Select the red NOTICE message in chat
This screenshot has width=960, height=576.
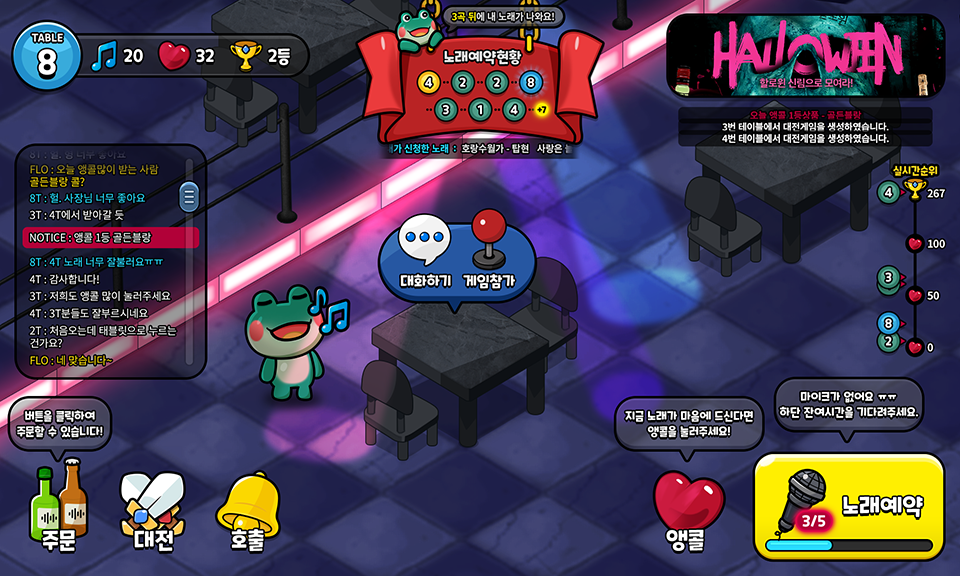(111, 237)
